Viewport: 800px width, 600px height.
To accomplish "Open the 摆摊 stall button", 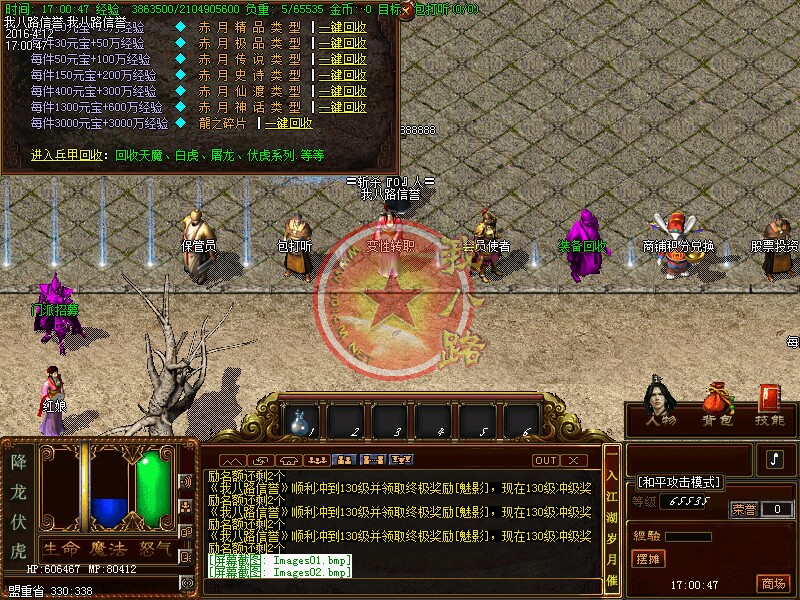I will pyautogui.click(x=649, y=559).
